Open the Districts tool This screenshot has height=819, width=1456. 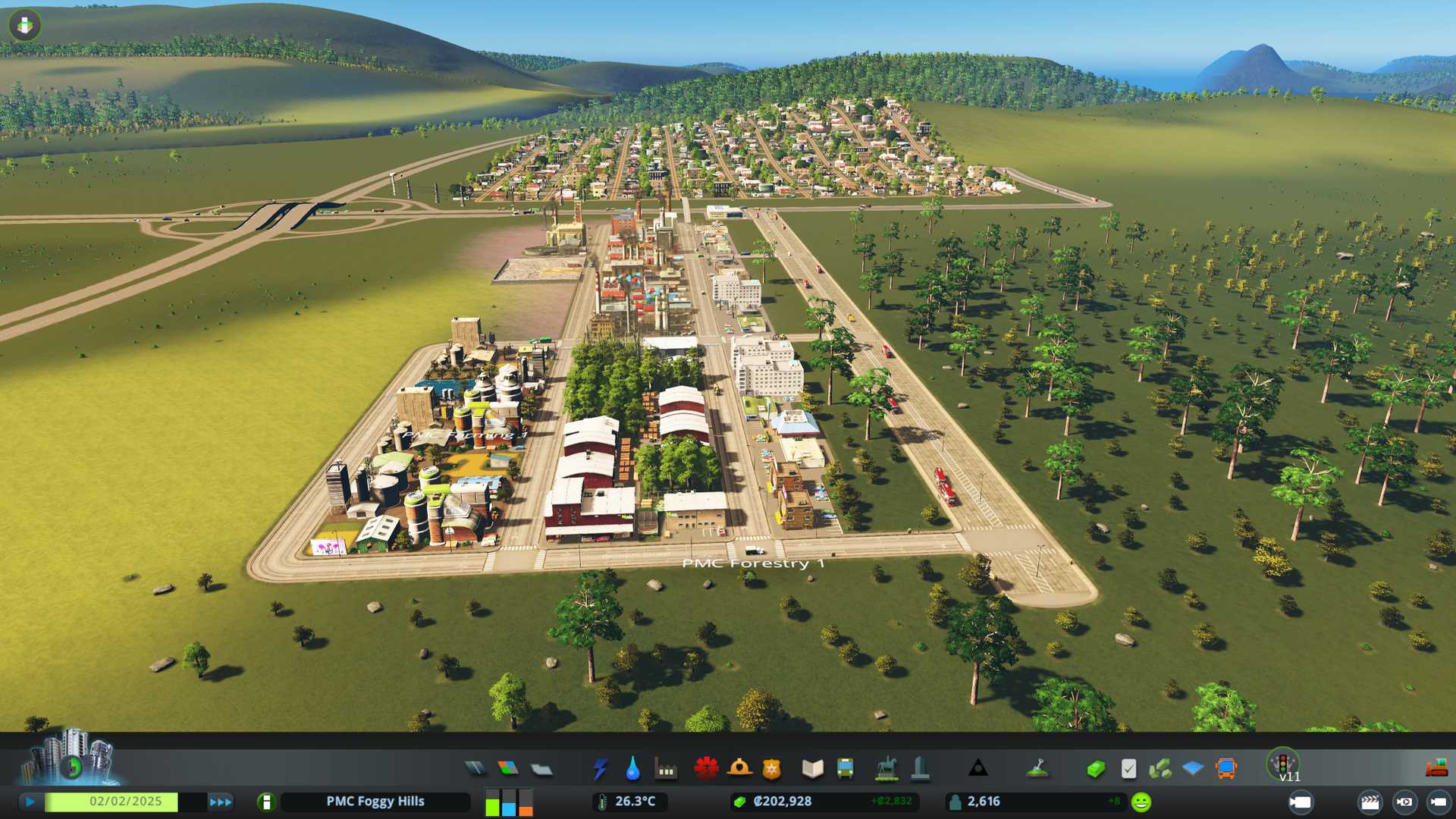(541, 769)
